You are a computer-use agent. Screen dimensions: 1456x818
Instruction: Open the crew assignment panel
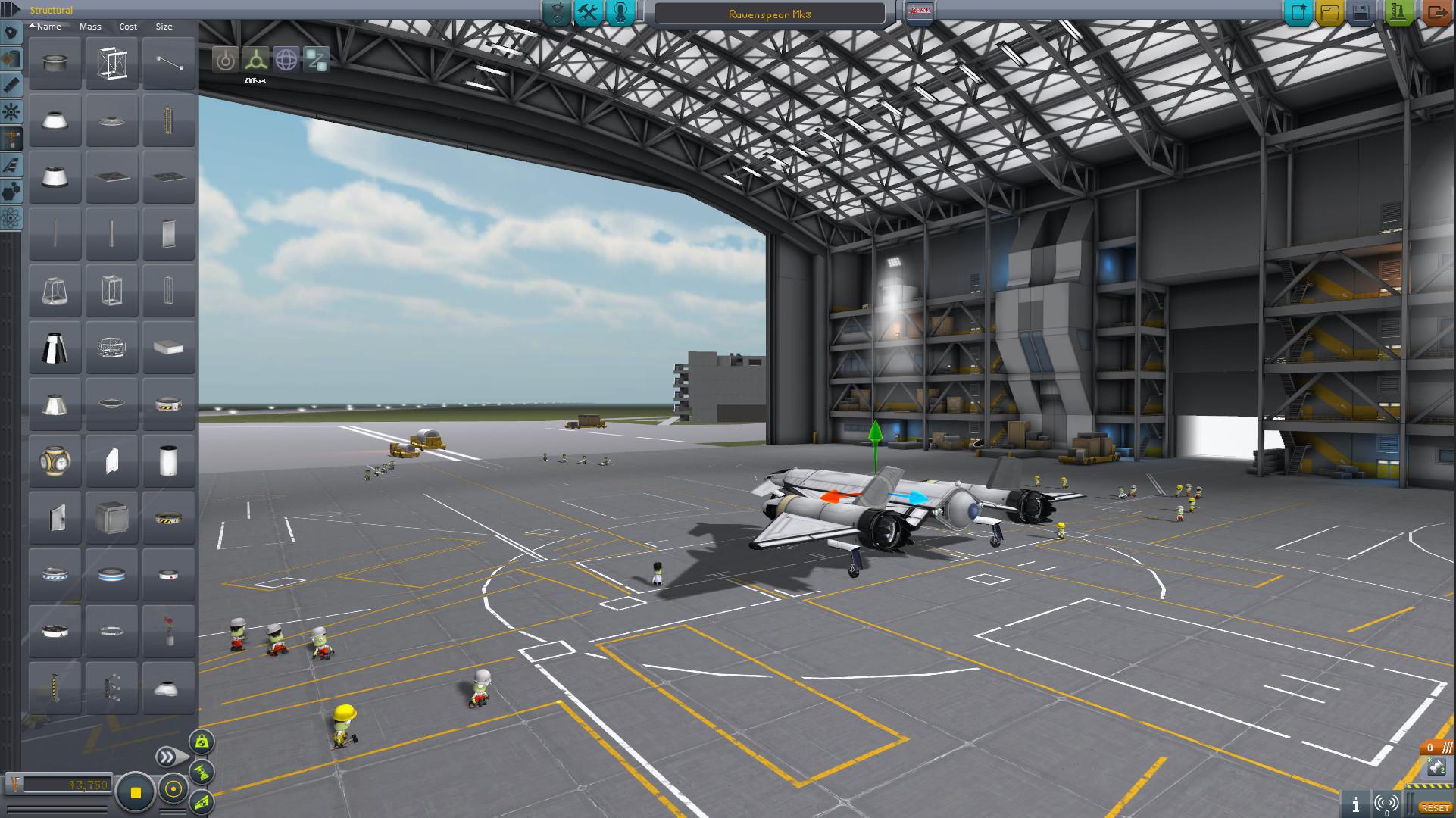[619, 11]
